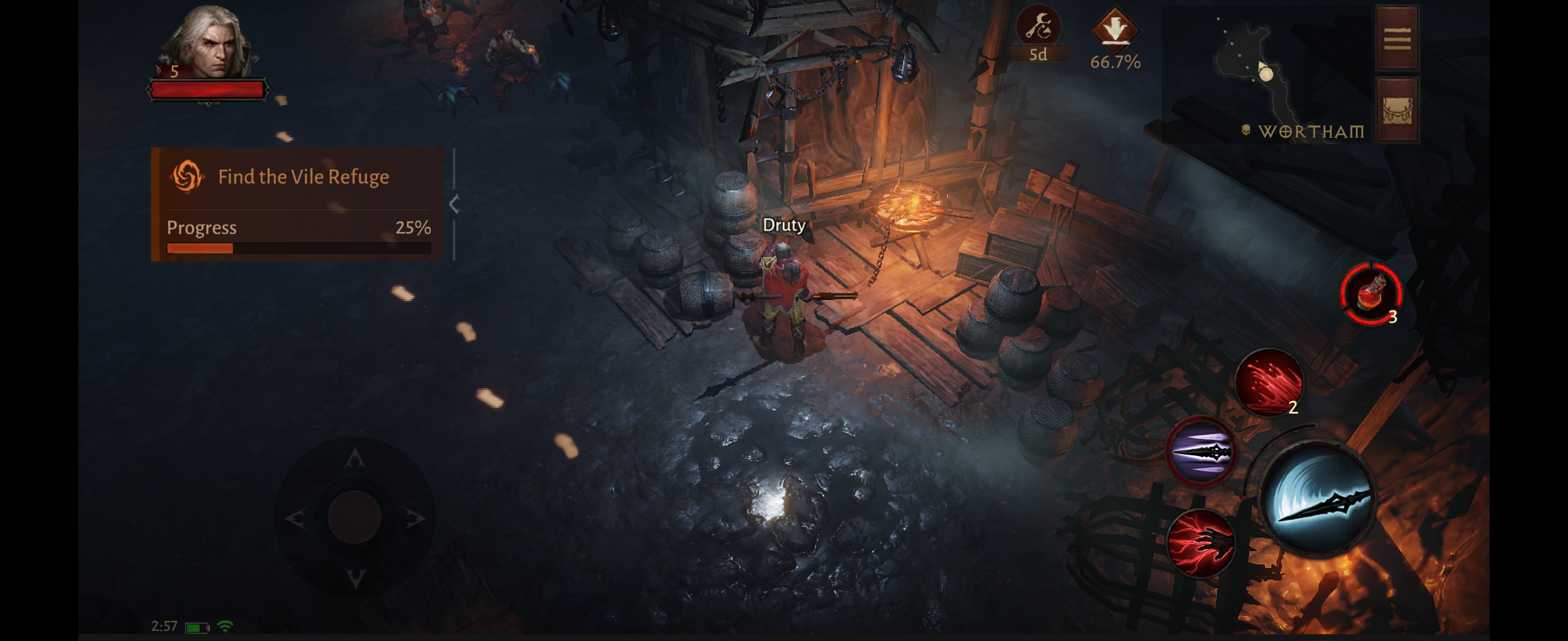Activate the red lightning claw skill
This screenshot has height=641, width=1568.
click(x=1201, y=542)
